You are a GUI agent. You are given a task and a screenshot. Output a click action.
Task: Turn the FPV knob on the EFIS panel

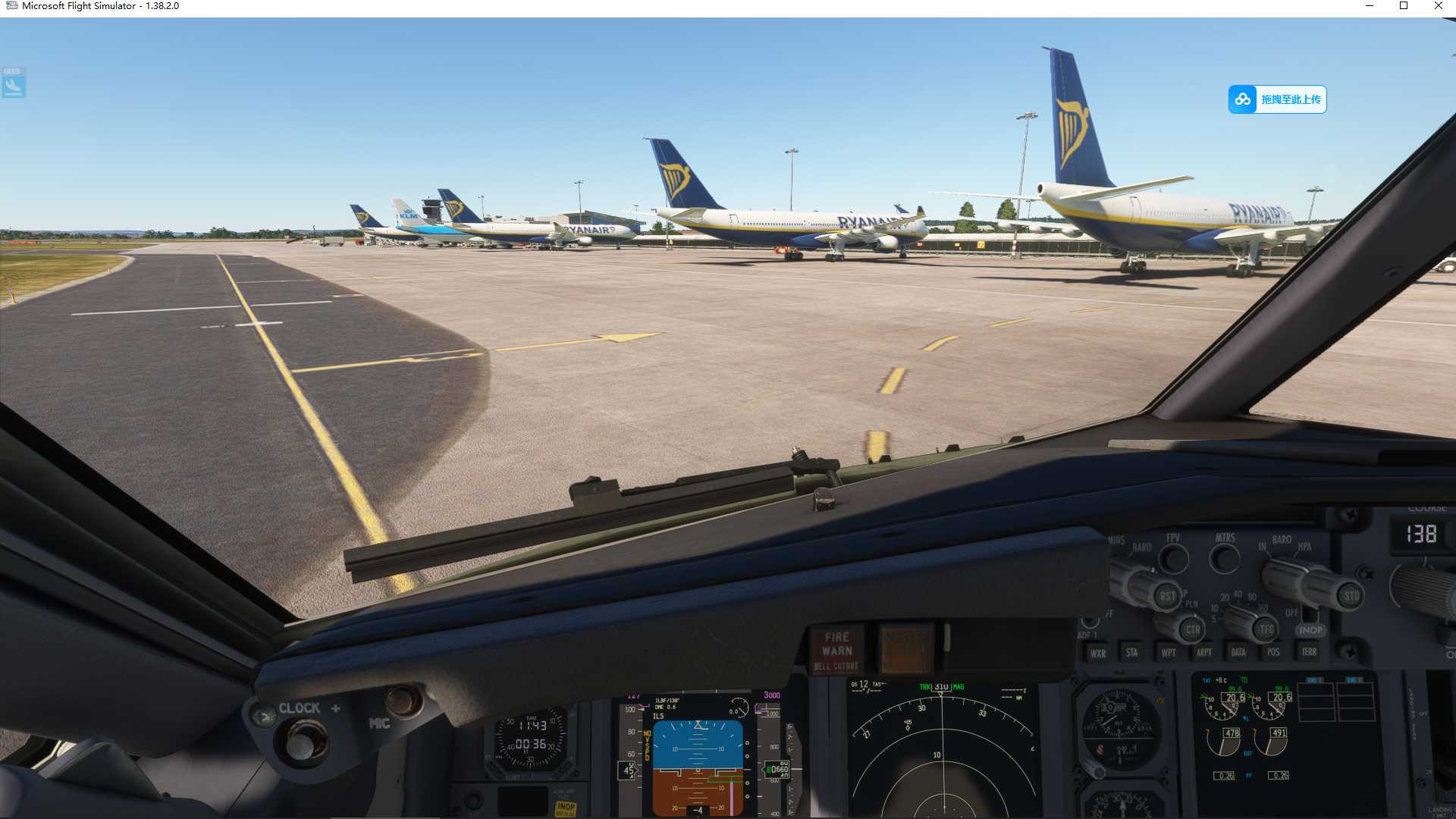1174,559
